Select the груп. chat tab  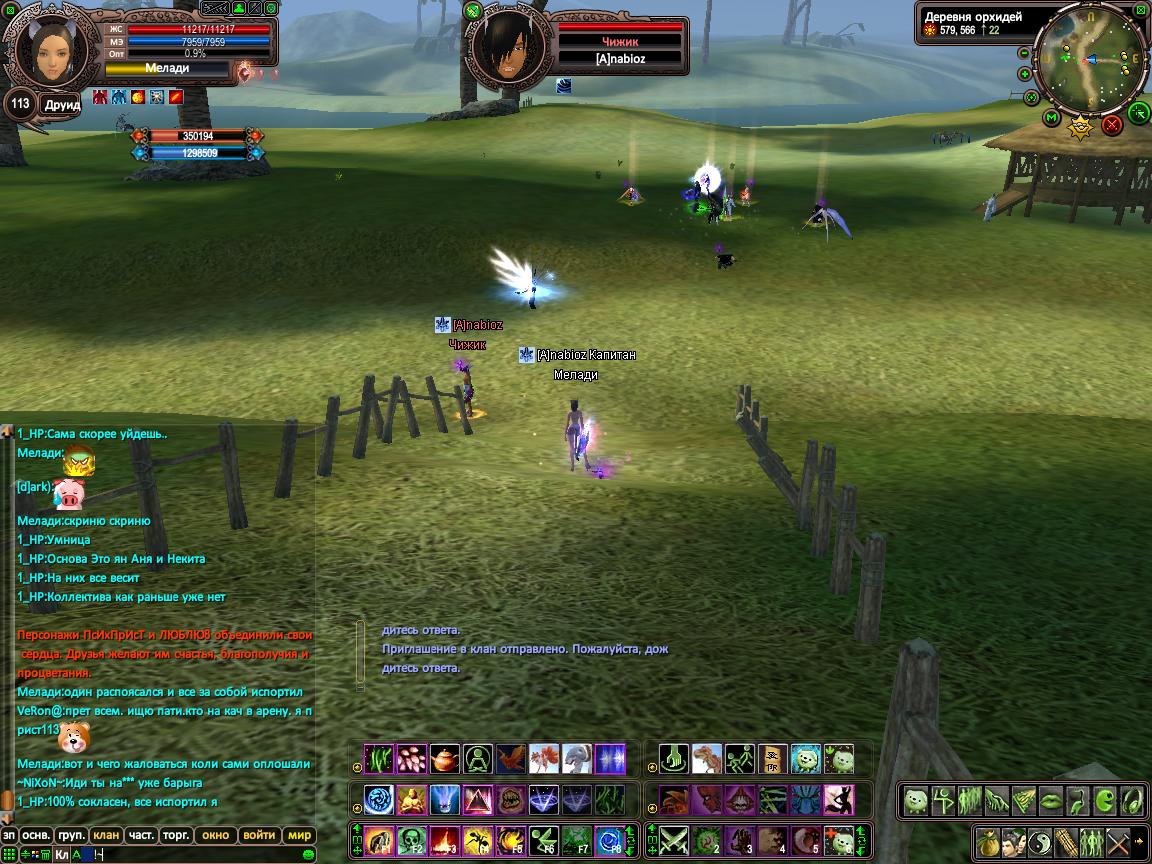(70, 835)
